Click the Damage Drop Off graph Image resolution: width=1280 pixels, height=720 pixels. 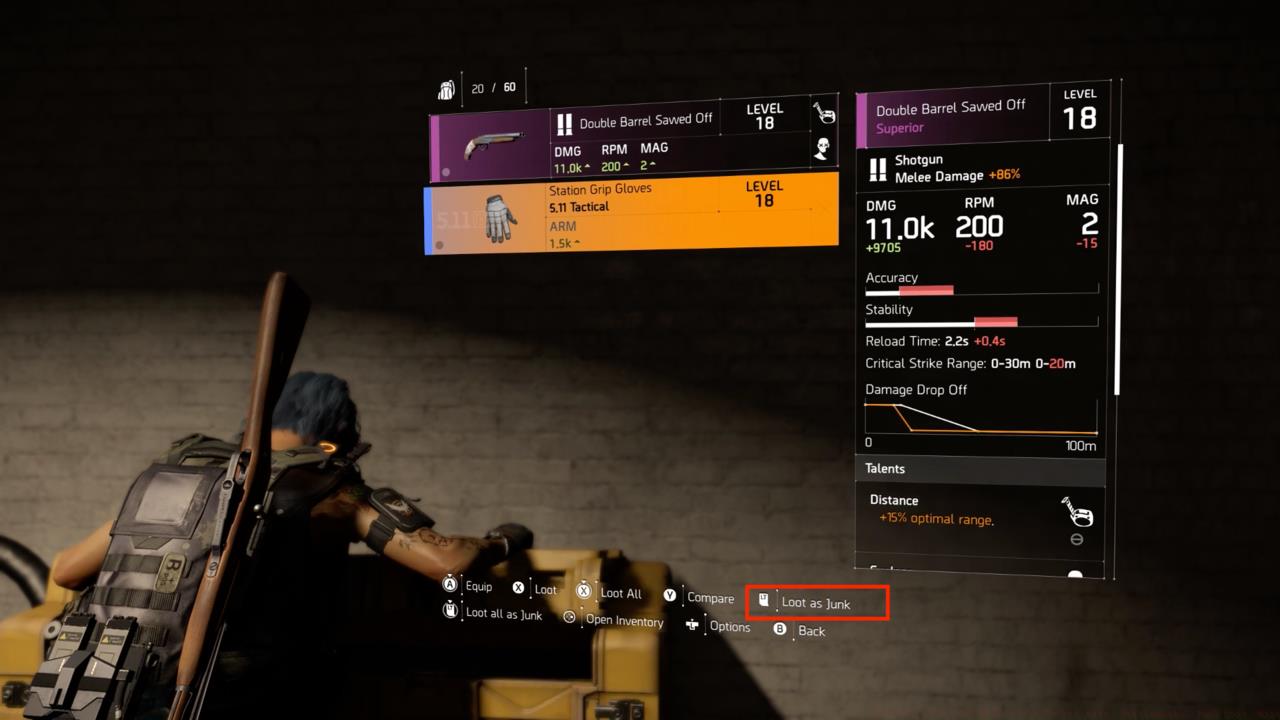point(979,418)
